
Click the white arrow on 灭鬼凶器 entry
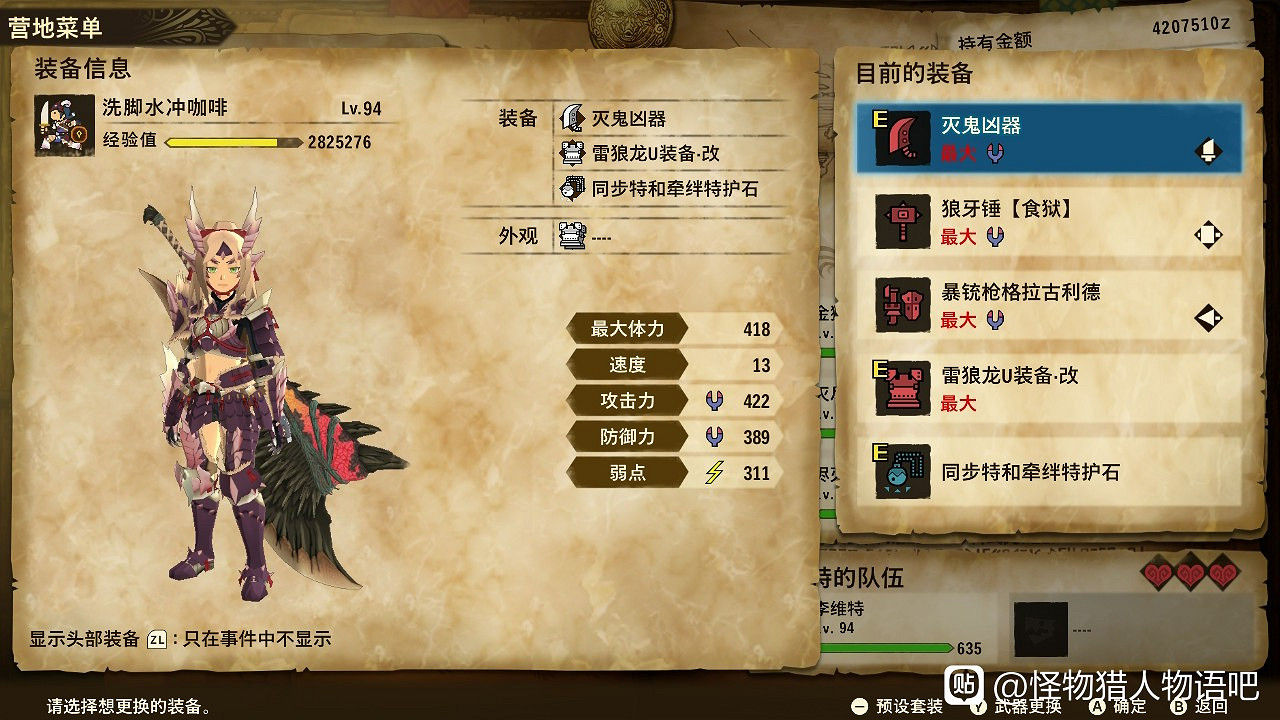coord(1208,150)
